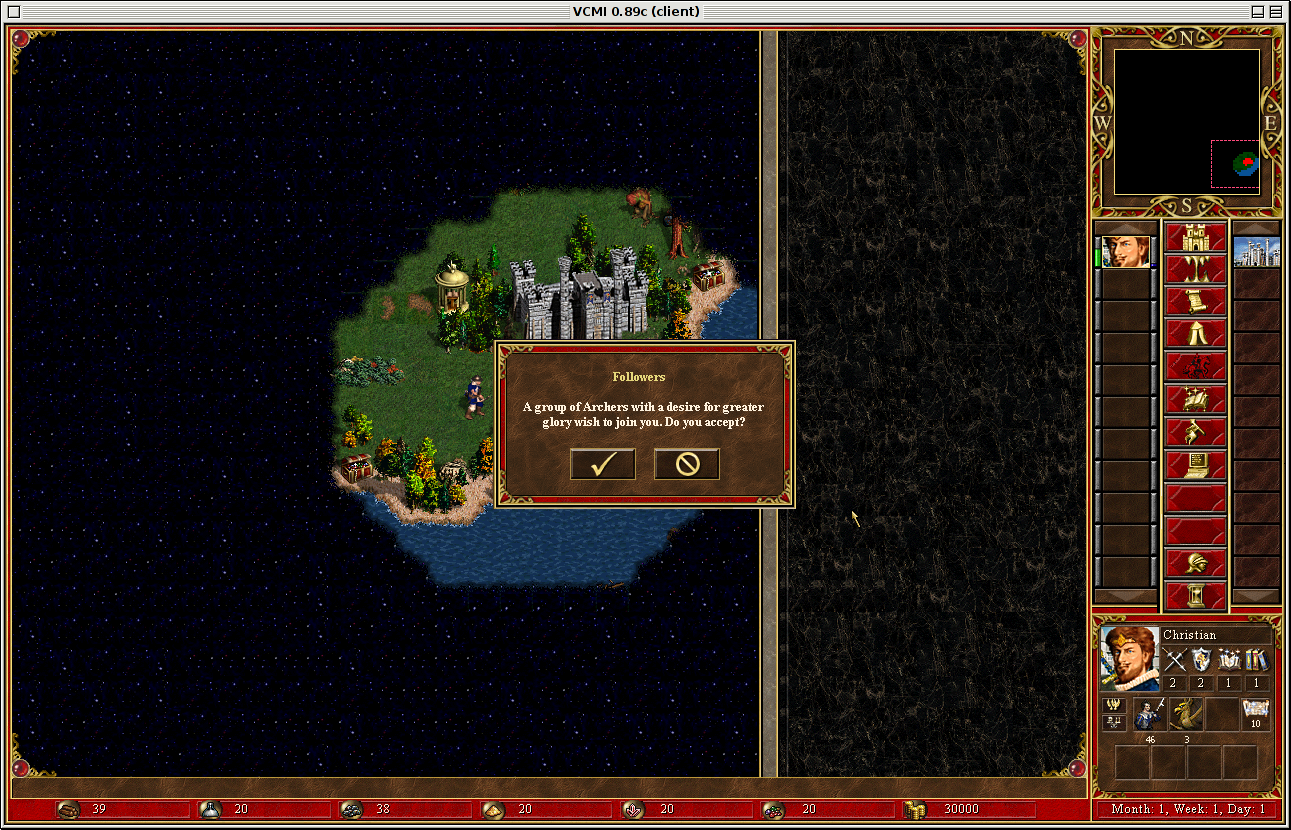Open System Options computer button

click(1196, 464)
